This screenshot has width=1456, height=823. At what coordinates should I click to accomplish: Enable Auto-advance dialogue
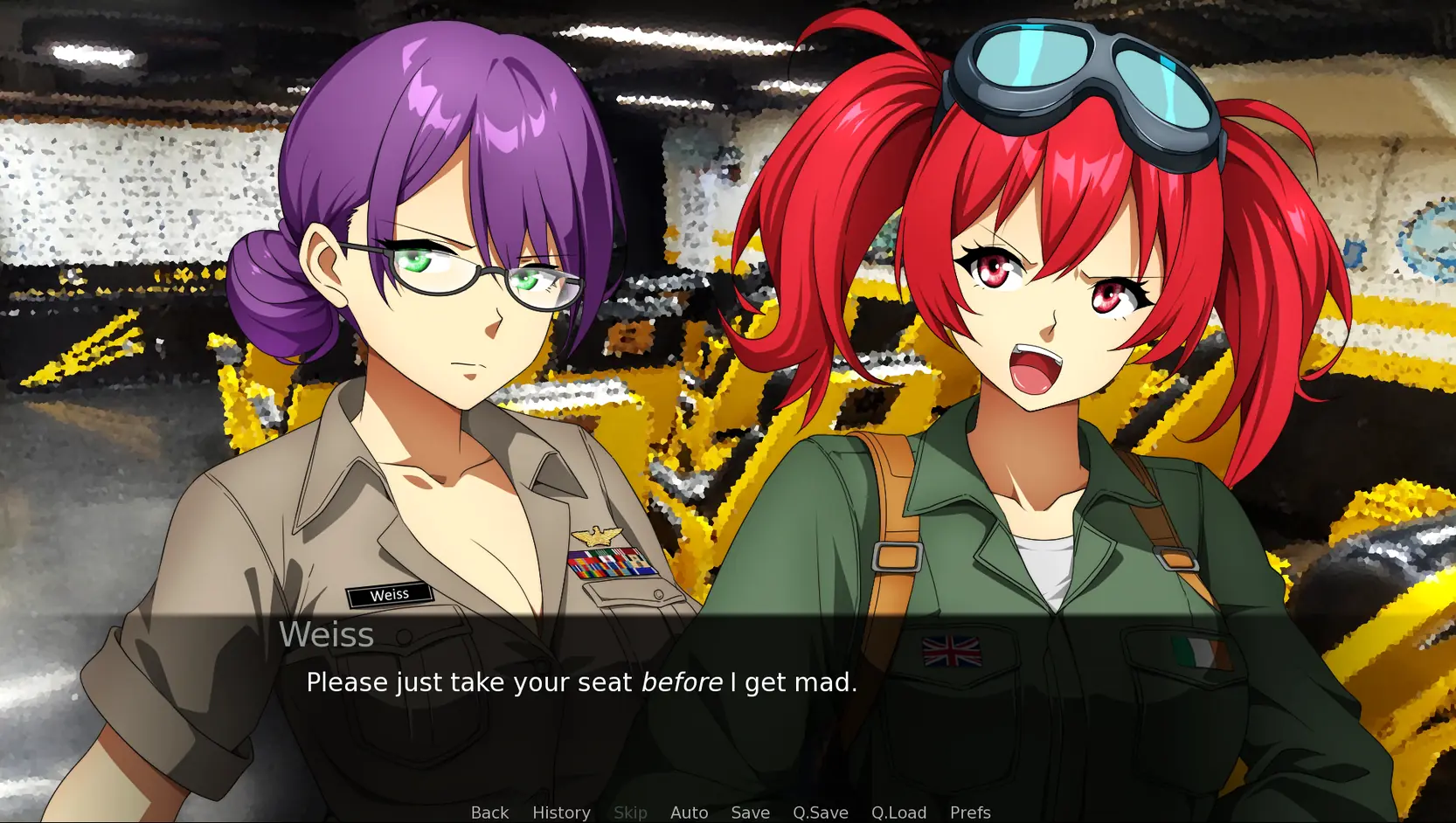point(689,813)
